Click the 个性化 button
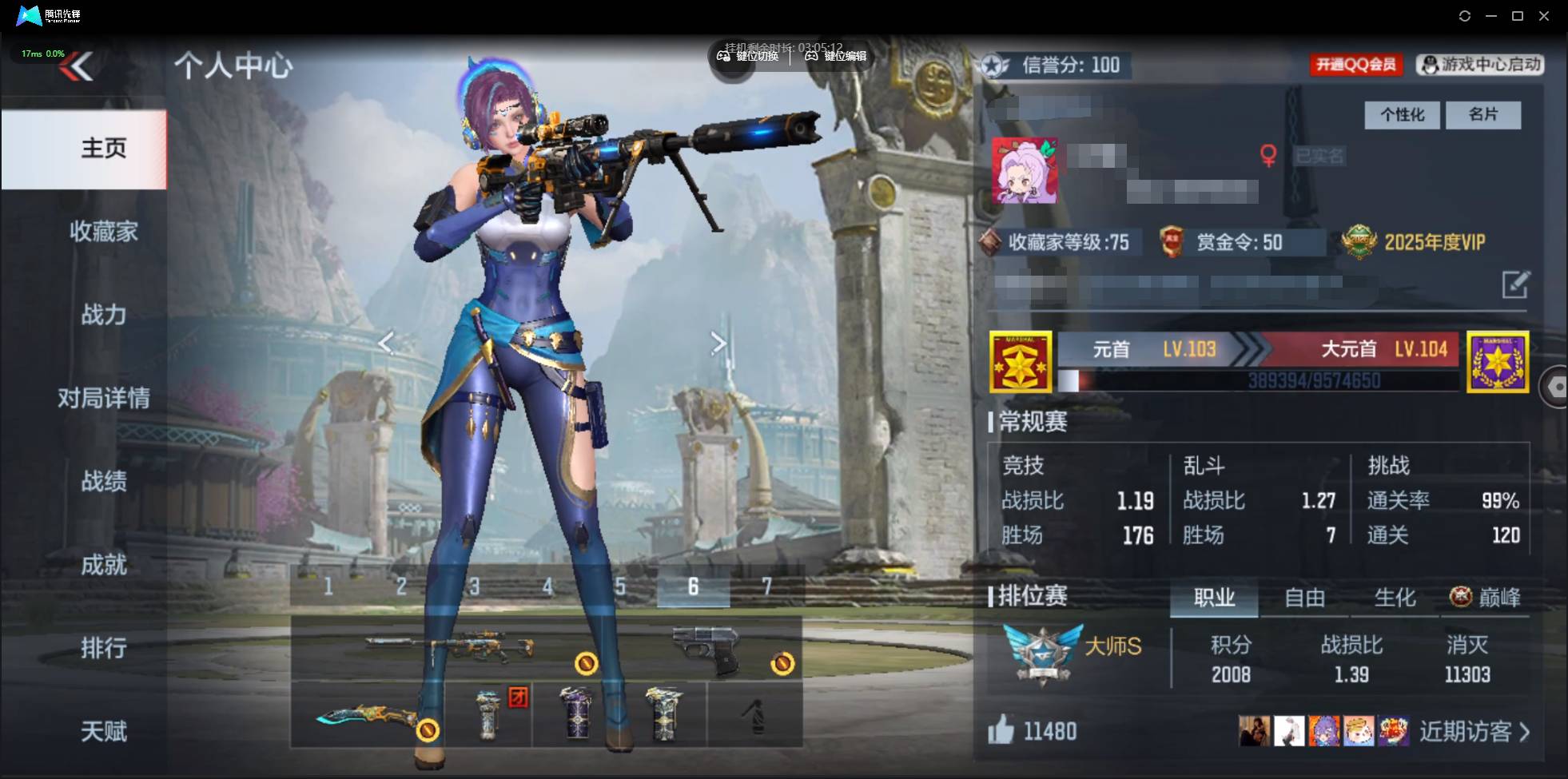1568x779 pixels. pos(1402,115)
